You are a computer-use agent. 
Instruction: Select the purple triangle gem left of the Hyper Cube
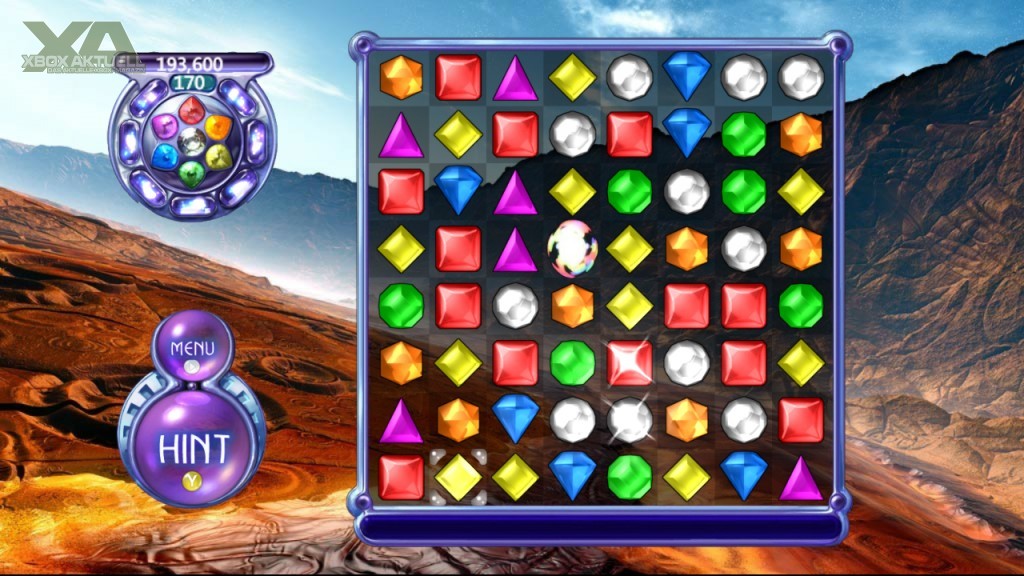click(x=516, y=249)
